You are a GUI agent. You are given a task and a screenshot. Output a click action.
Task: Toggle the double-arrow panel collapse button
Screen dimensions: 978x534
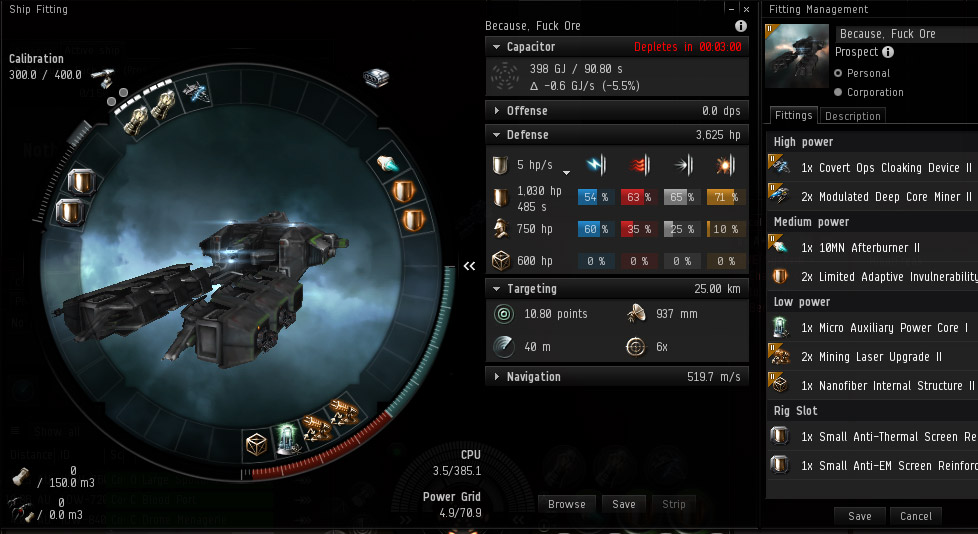tap(468, 266)
